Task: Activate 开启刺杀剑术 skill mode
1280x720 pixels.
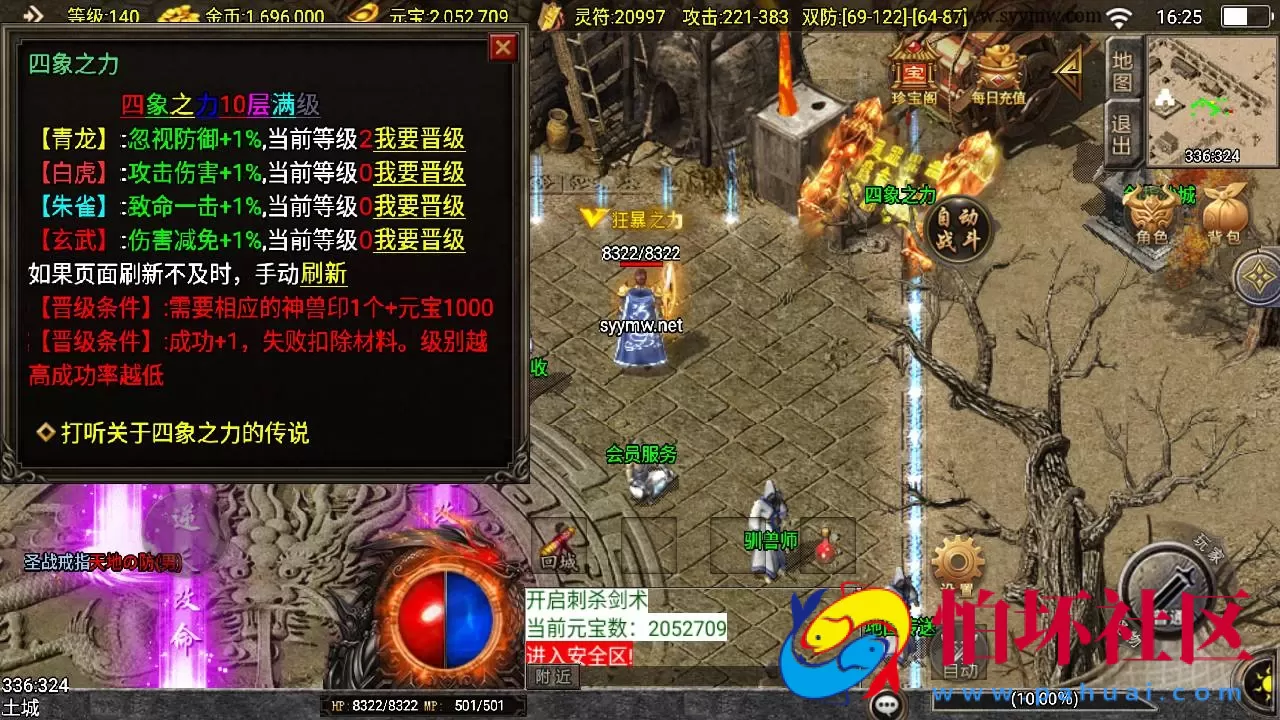Action: 588,601
